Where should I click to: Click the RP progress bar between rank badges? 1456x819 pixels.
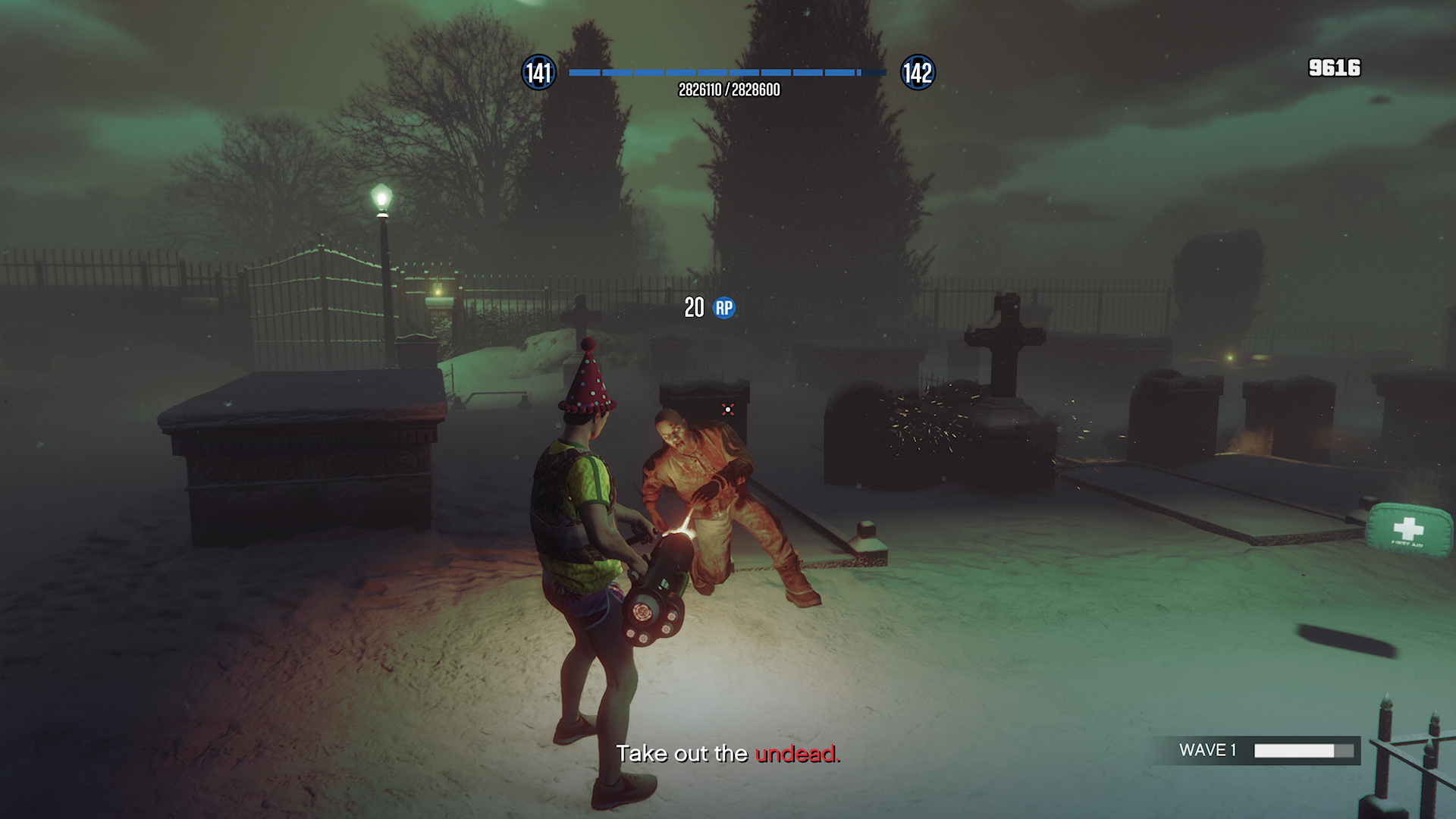point(726,73)
